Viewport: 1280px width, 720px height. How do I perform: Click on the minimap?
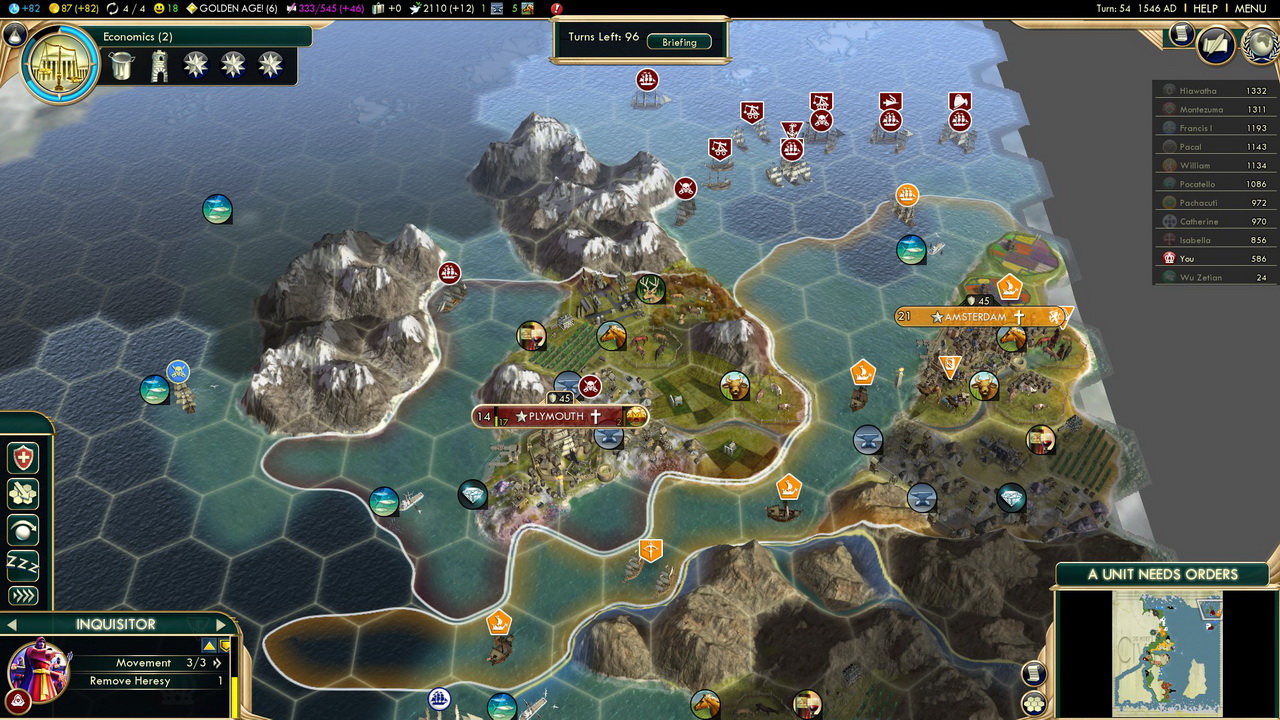tap(1167, 650)
